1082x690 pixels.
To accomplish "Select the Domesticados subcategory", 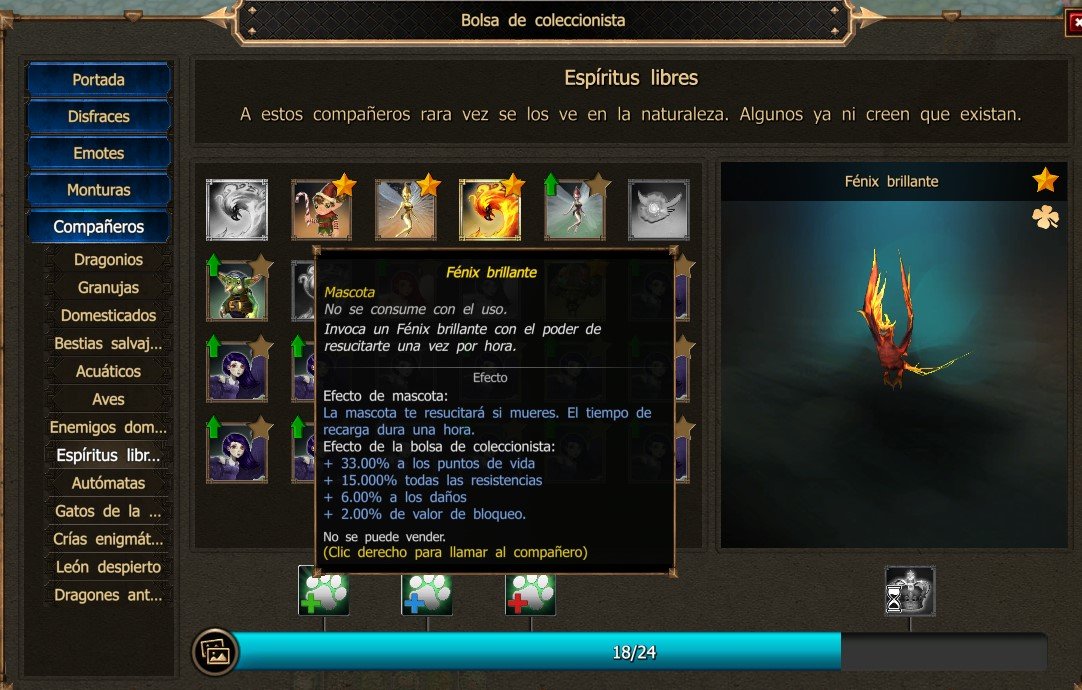I will 108,316.
